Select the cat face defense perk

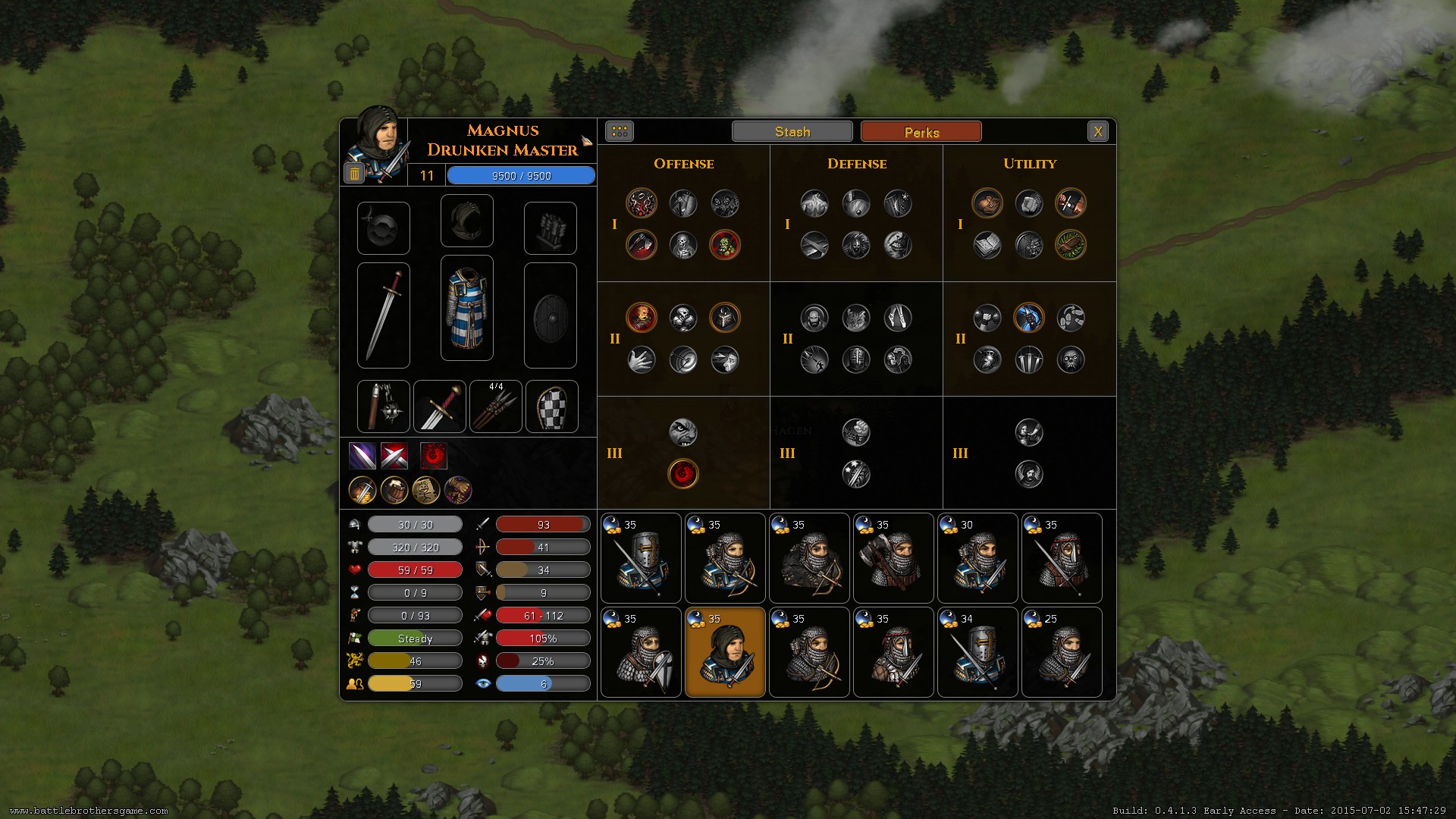click(856, 318)
